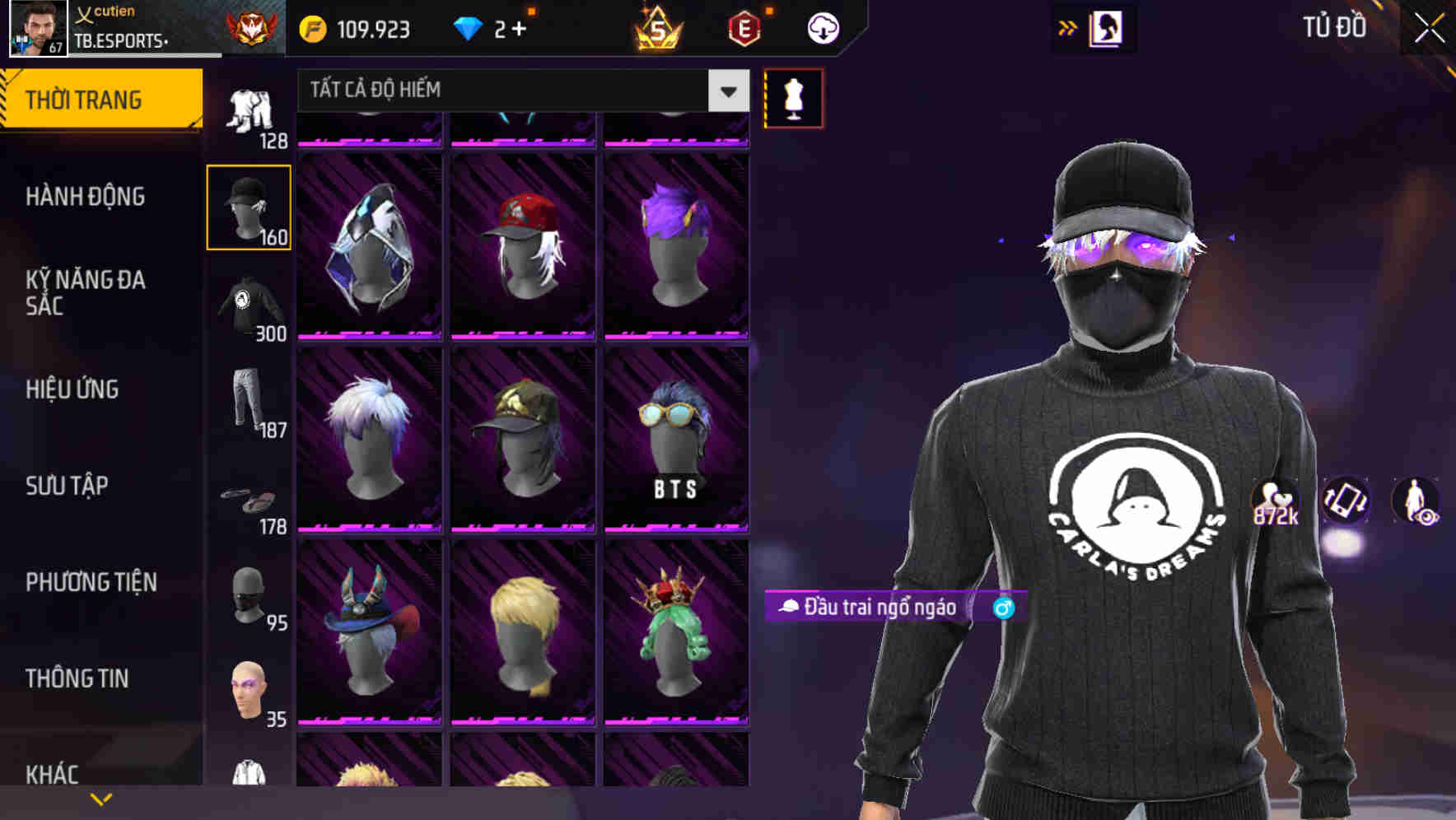Open the cloud download icon in top bar
The height and width of the screenshot is (820, 1456).
pos(823,27)
